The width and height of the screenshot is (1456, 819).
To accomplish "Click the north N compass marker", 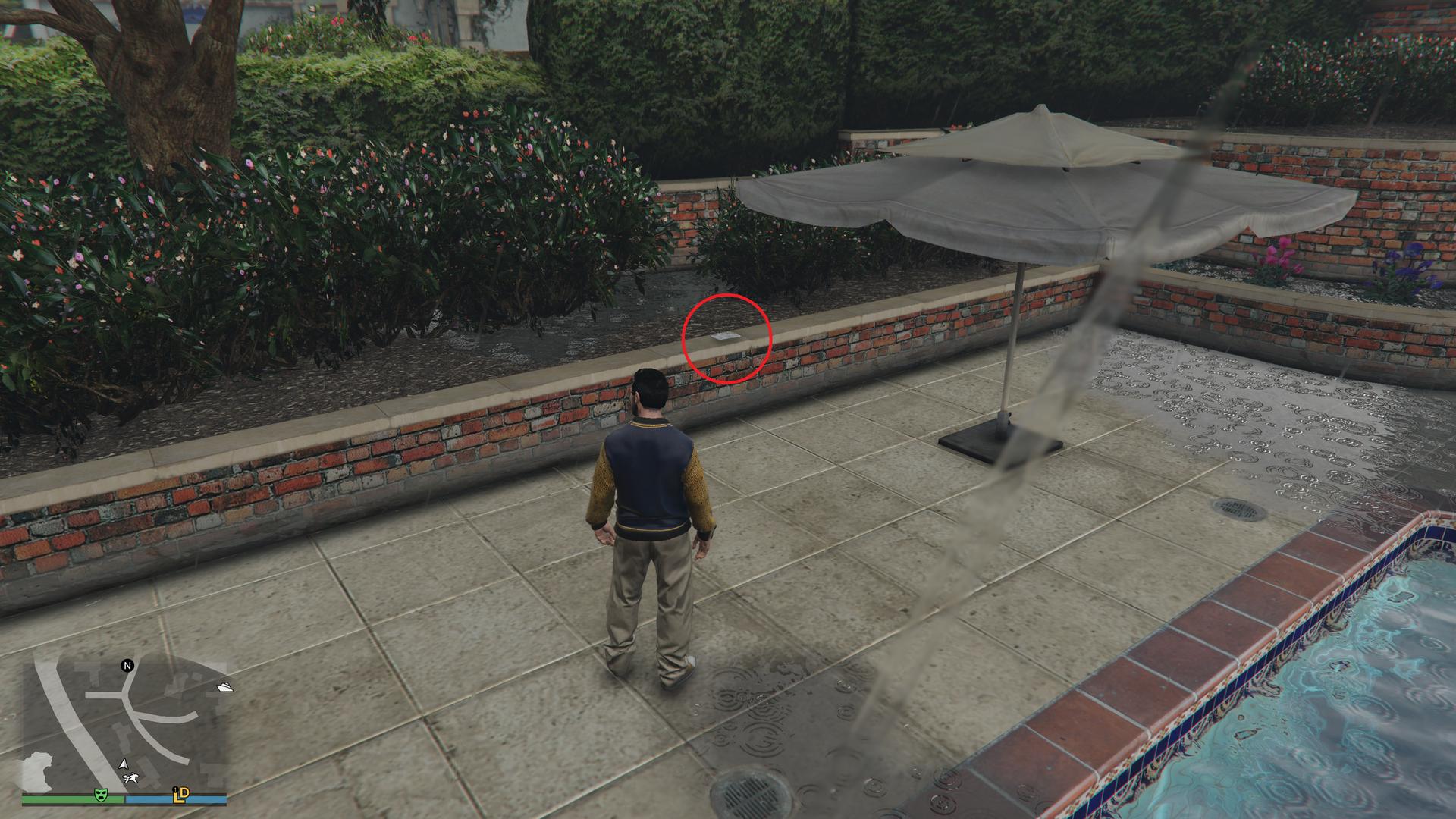I will click(x=127, y=666).
